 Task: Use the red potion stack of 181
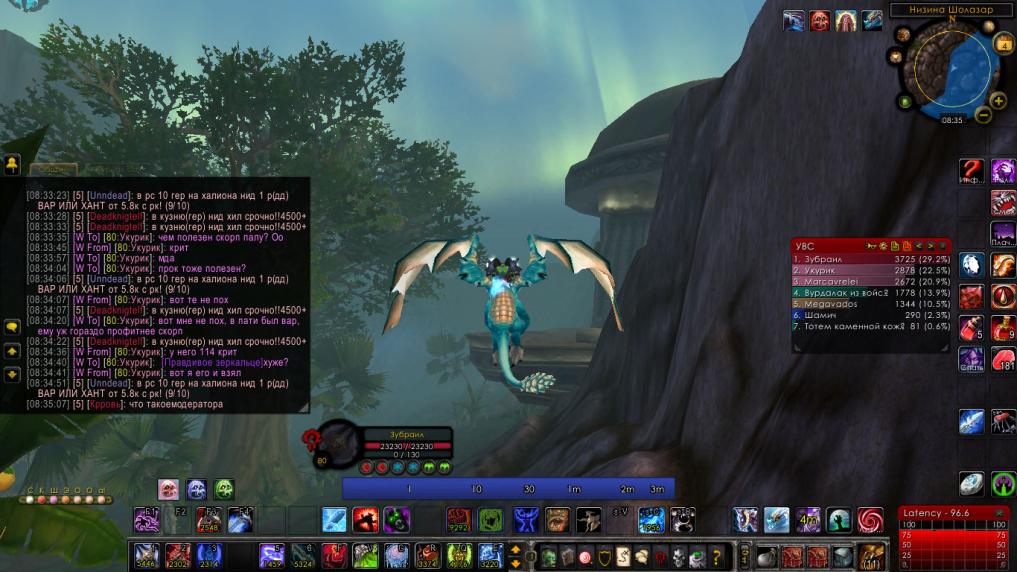(1003, 360)
